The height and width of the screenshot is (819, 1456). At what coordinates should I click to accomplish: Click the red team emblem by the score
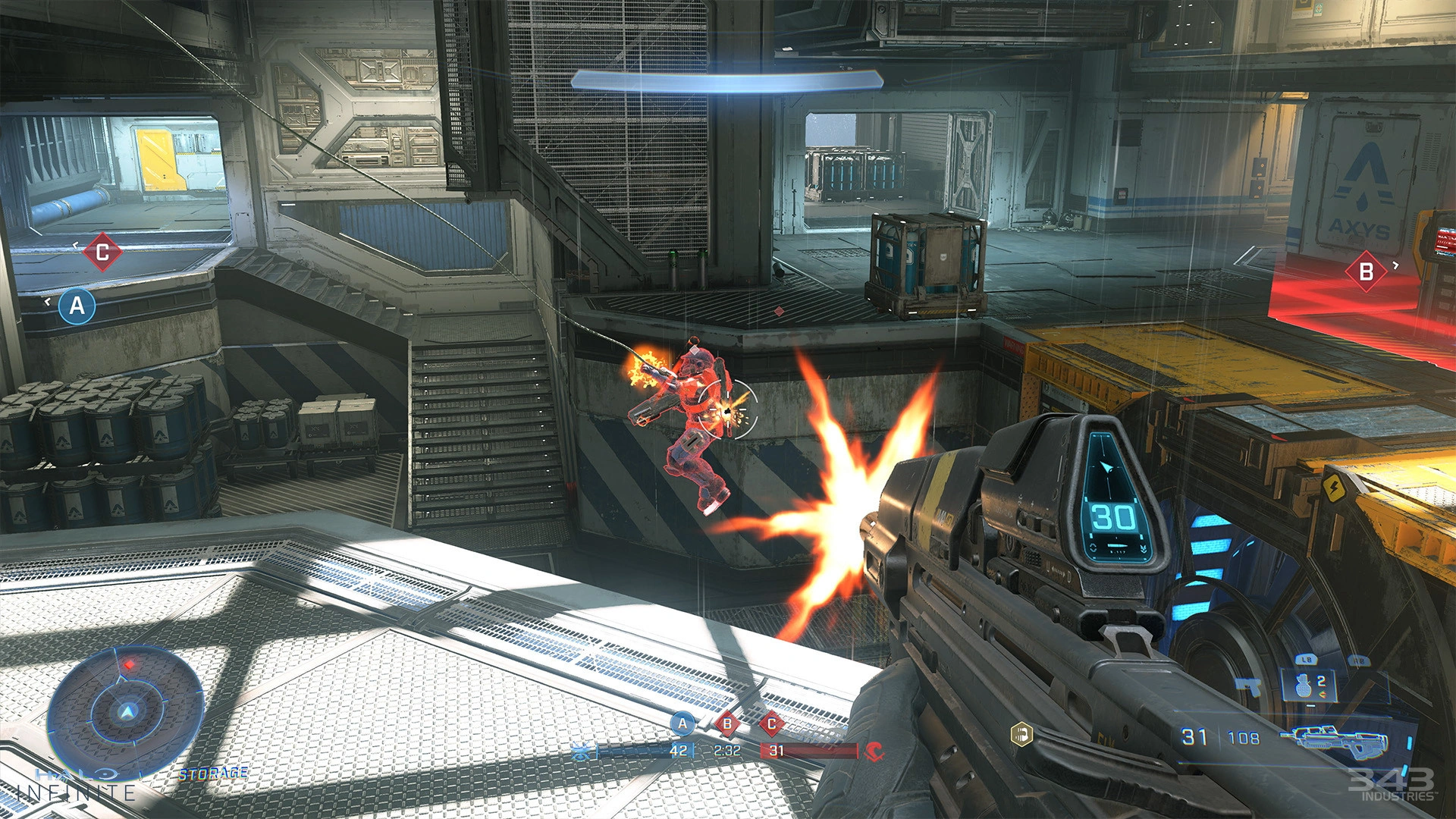pyautogui.click(x=874, y=752)
